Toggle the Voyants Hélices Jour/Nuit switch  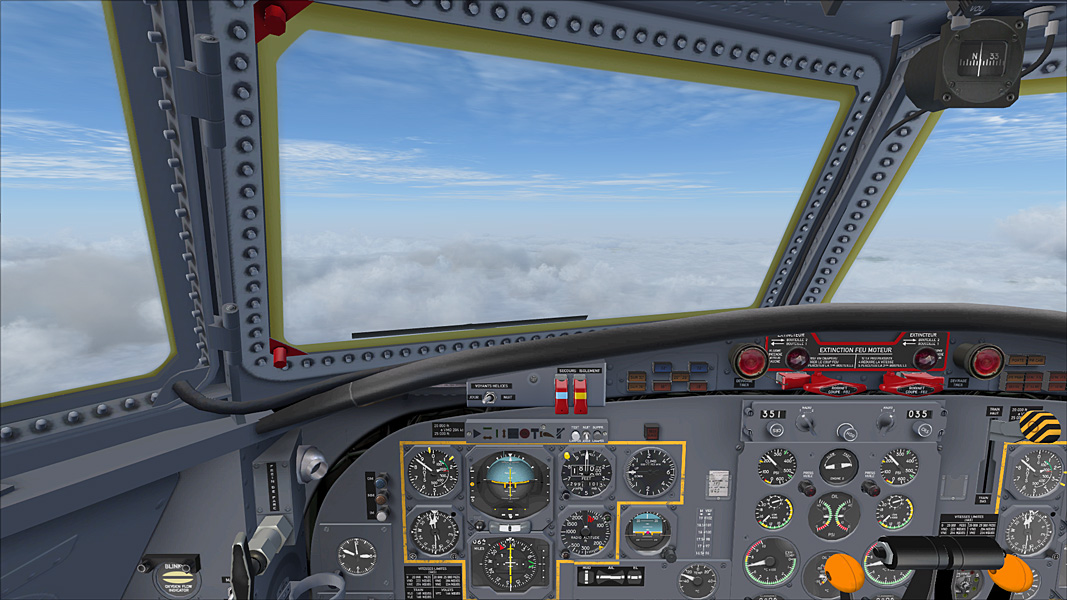(488, 398)
